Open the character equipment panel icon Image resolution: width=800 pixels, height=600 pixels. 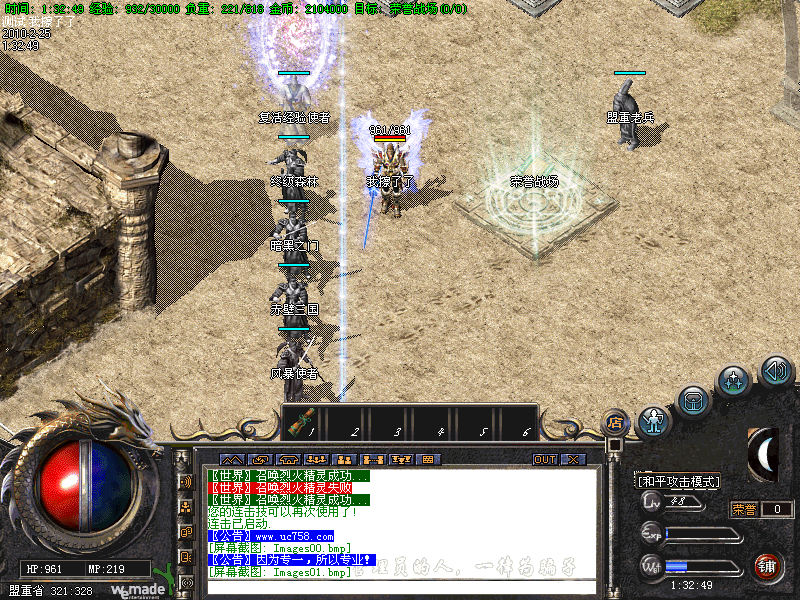point(655,420)
